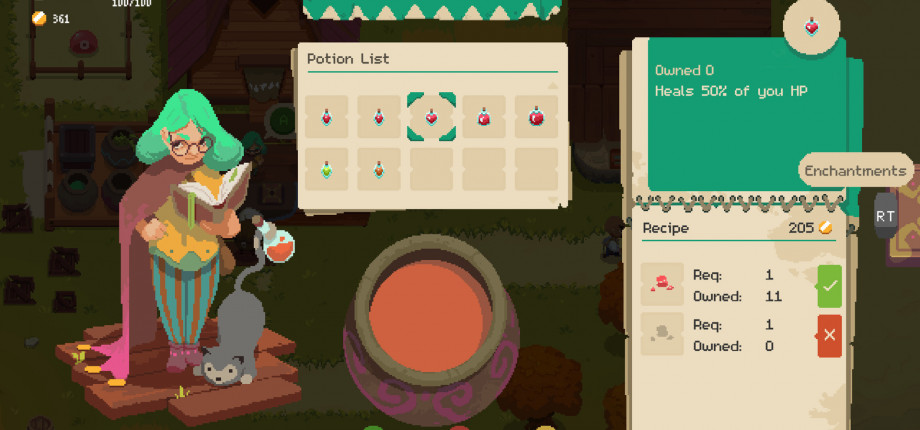Inspect the red jelly recipe ingredient
Viewport: 920px width, 430px height.
(x=662, y=285)
